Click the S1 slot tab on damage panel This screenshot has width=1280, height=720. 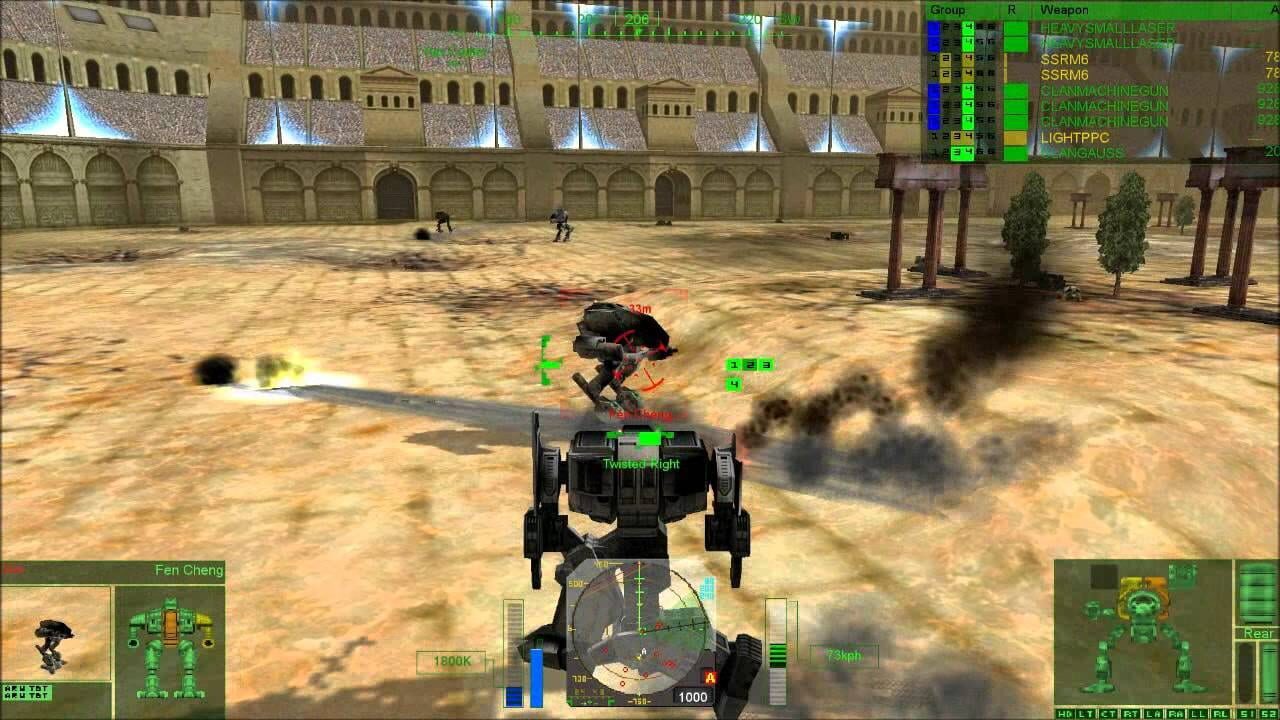[x=1247, y=712]
